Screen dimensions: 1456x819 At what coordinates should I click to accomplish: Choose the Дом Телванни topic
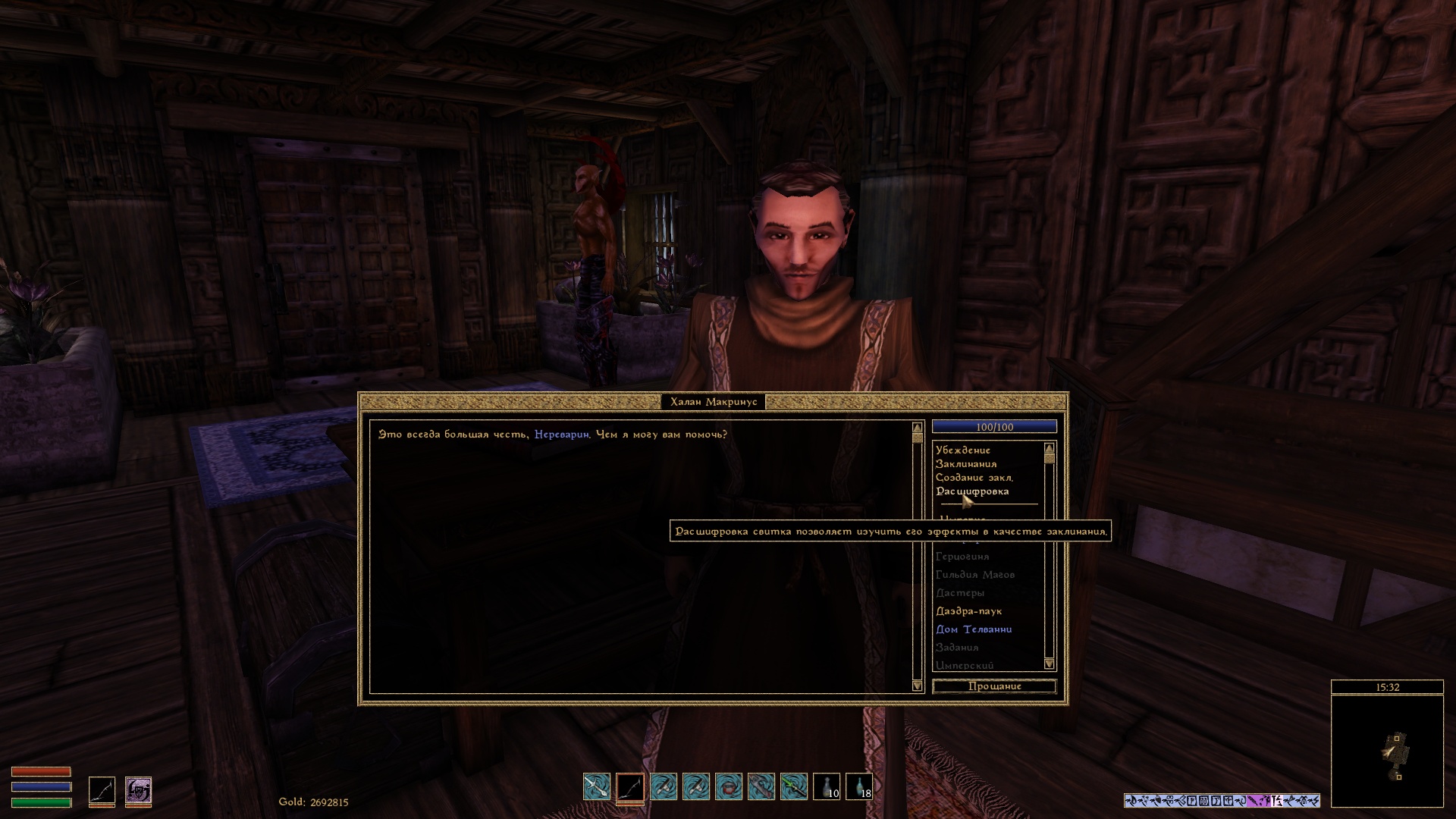coord(974,629)
